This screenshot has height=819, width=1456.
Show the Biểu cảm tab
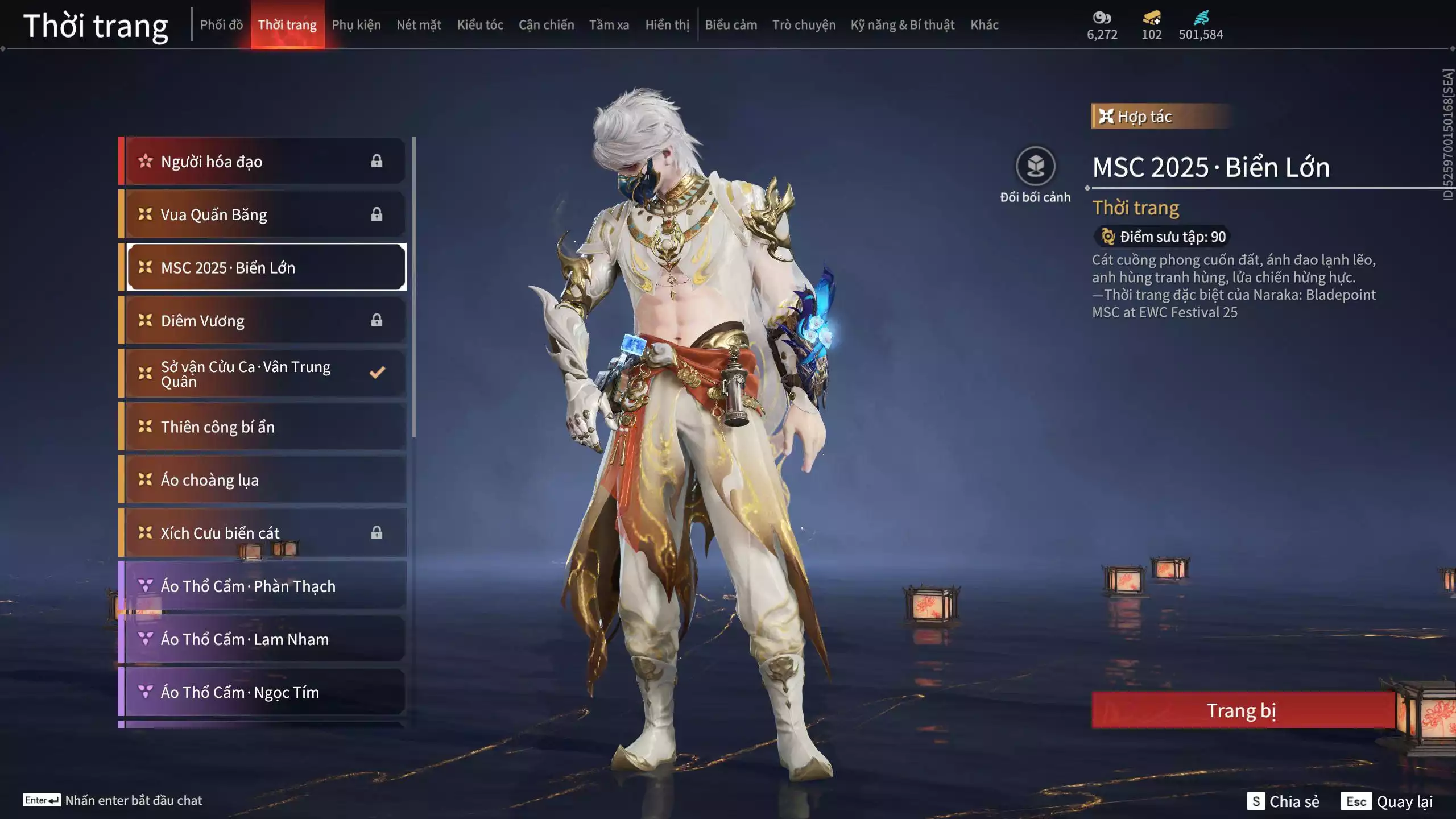[x=731, y=25]
